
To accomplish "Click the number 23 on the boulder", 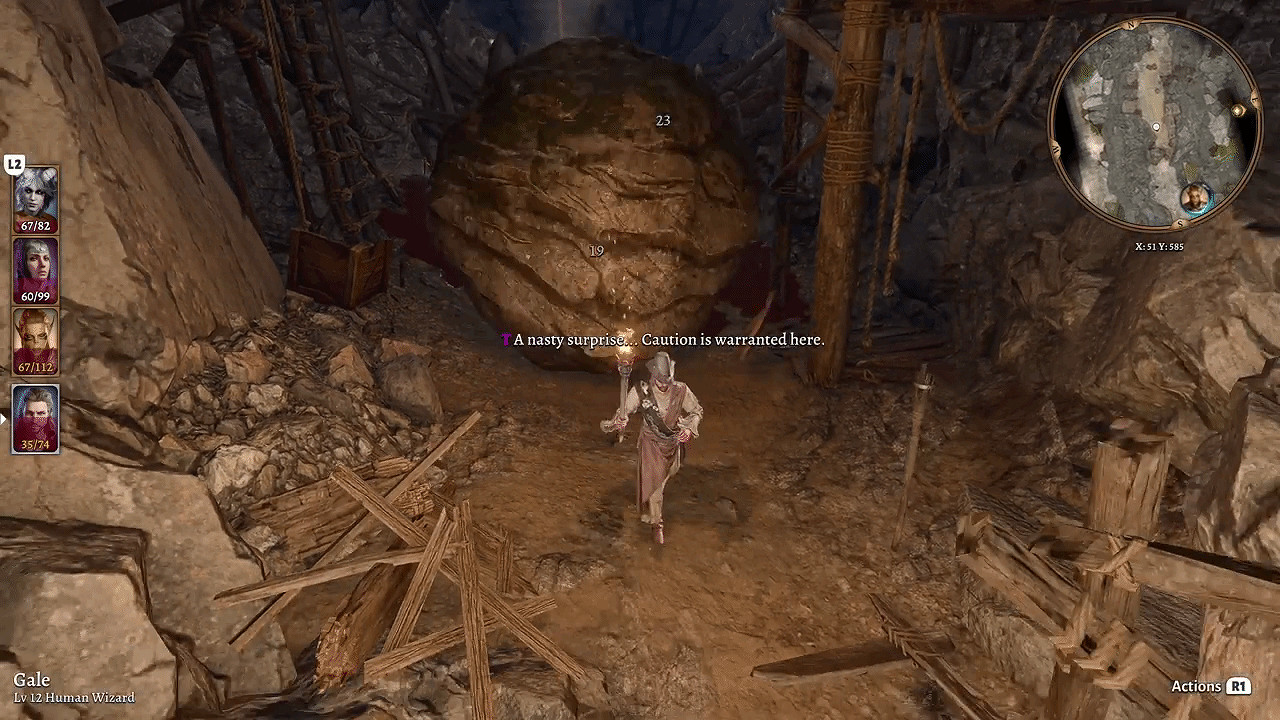I will [x=662, y=119].
